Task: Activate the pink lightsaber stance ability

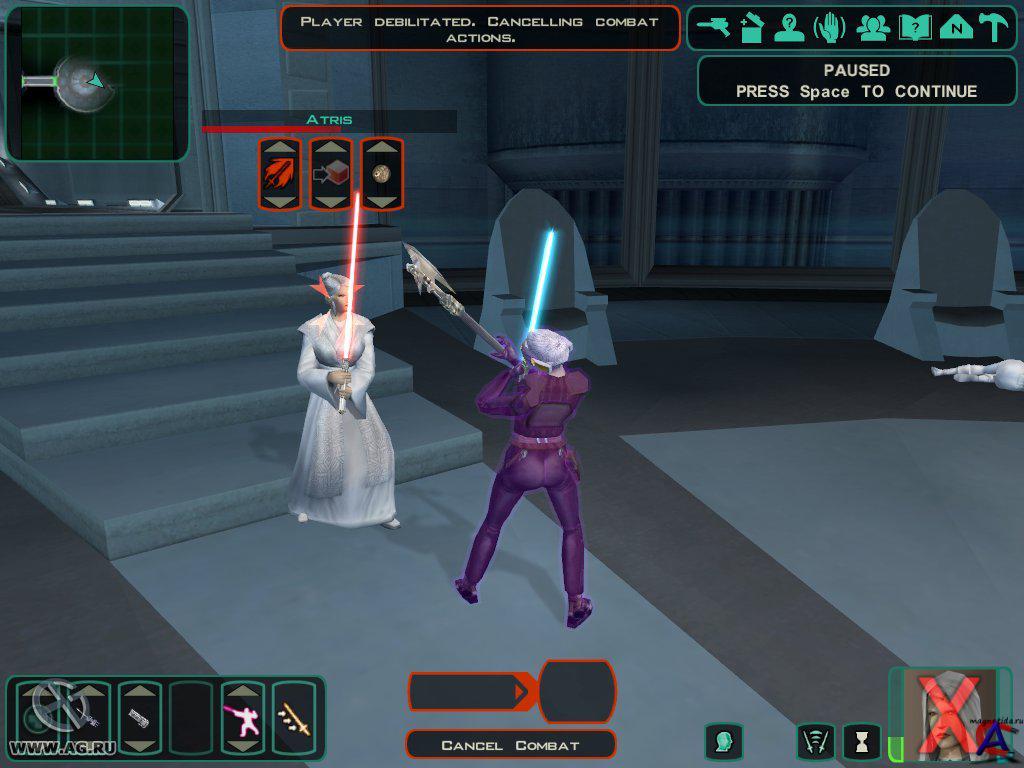Action: coord(243,718)
